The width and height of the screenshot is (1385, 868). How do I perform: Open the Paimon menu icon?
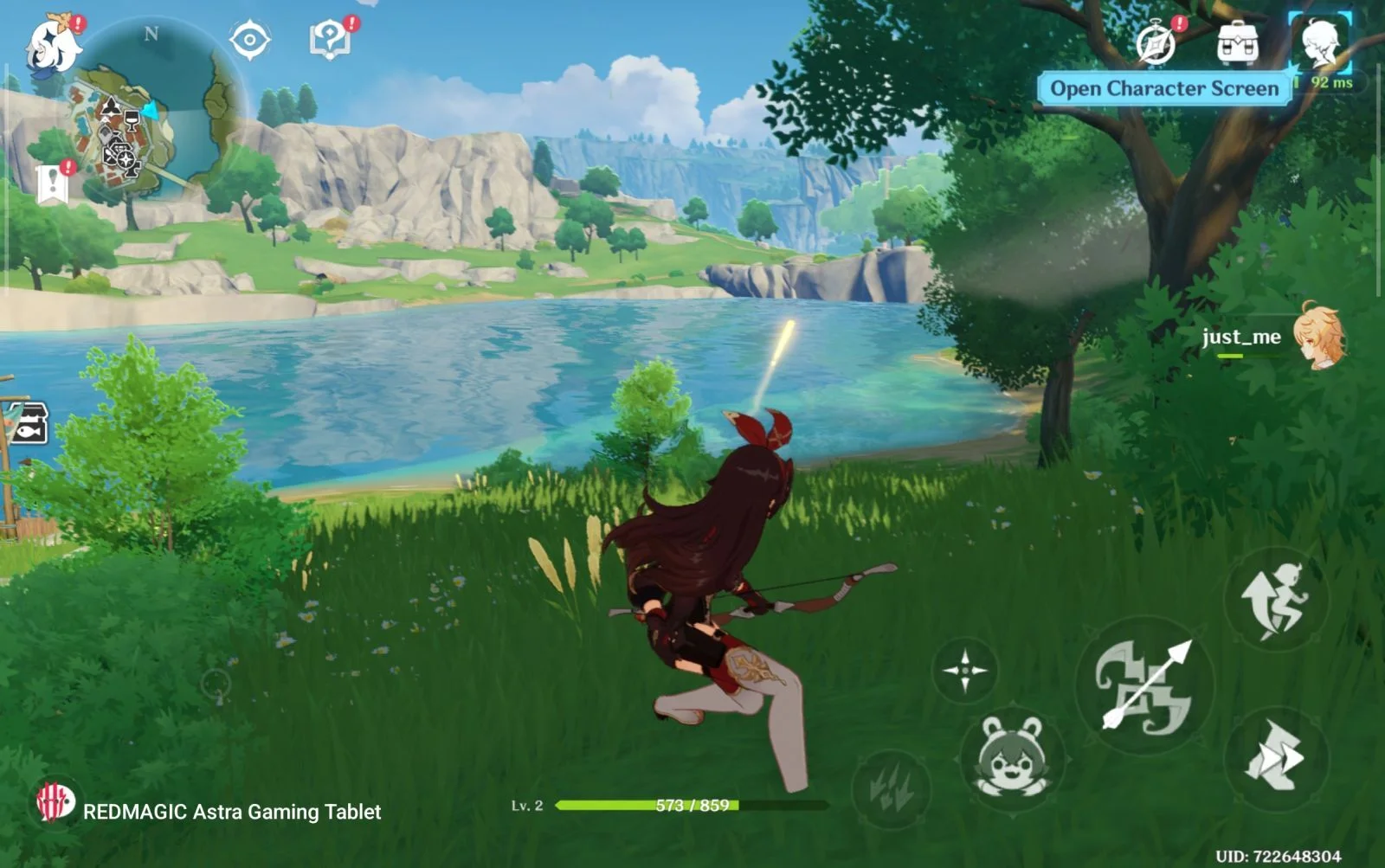point(52,43)
